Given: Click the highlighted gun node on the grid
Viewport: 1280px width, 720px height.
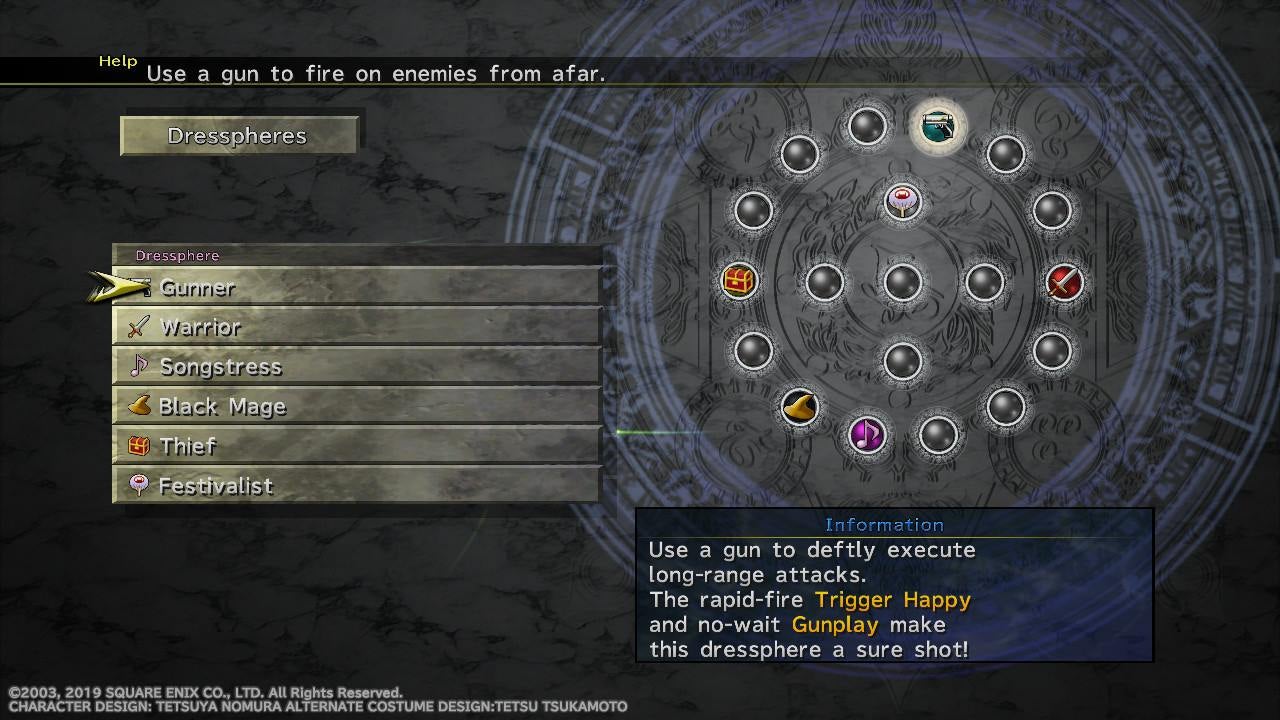Looking at the screenshot, I should (x=938, y=126).
